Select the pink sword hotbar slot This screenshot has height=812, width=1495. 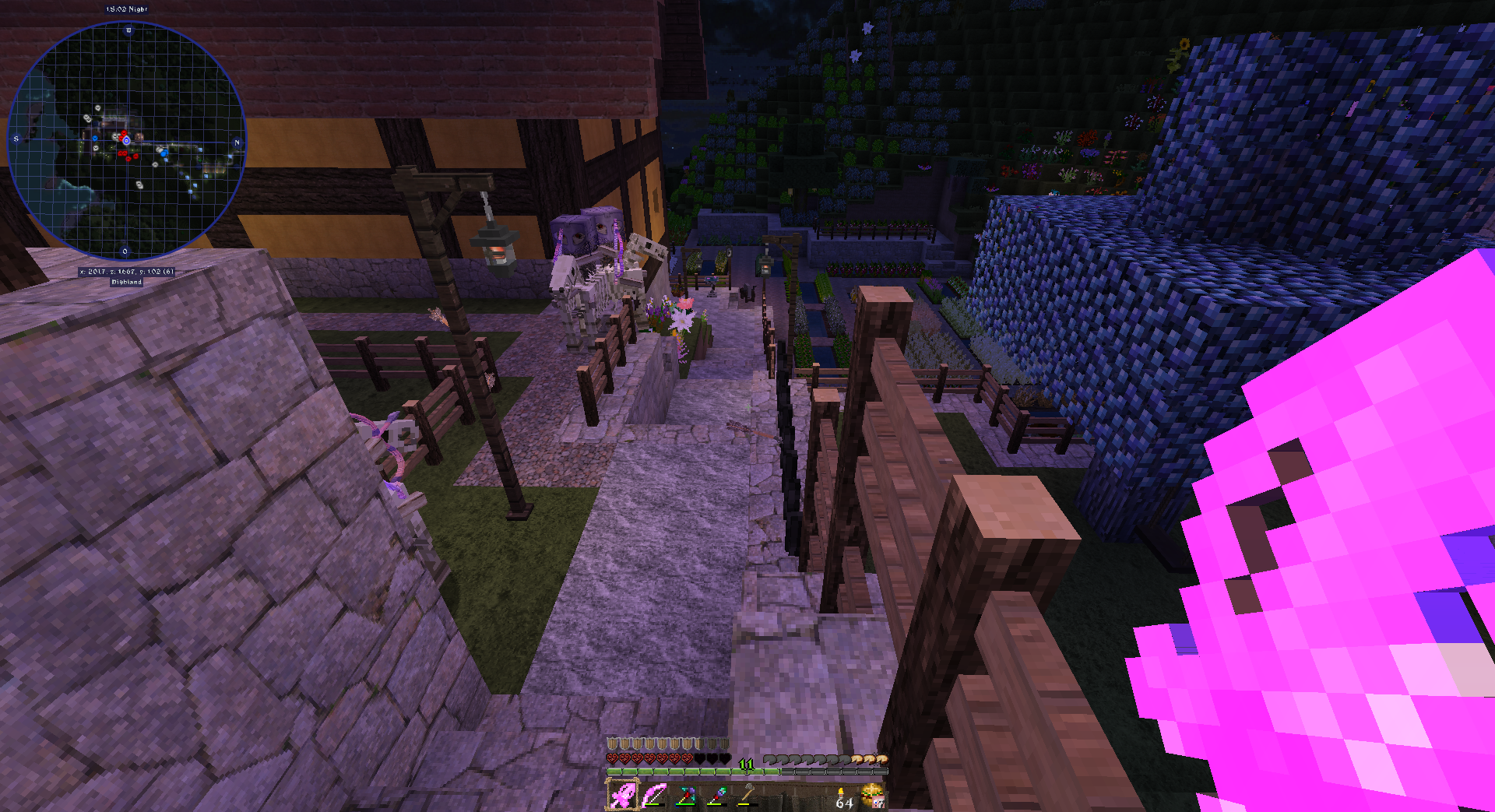point(622,796)
